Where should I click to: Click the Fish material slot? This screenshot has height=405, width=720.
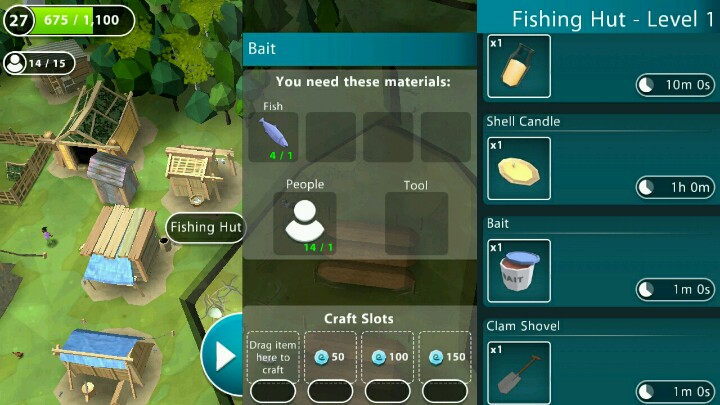(275, 136)
